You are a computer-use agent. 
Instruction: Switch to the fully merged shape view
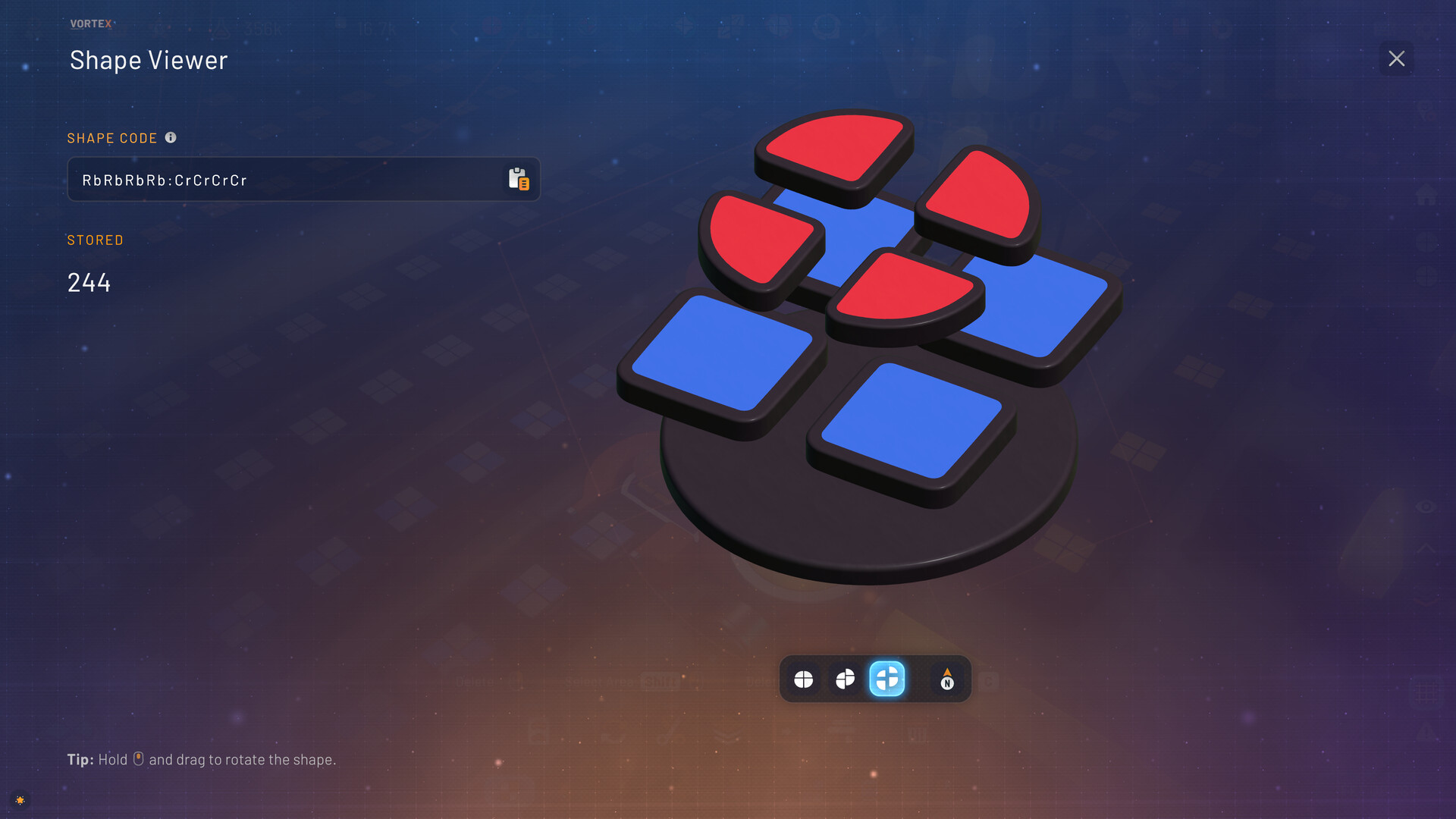(803, 679)
